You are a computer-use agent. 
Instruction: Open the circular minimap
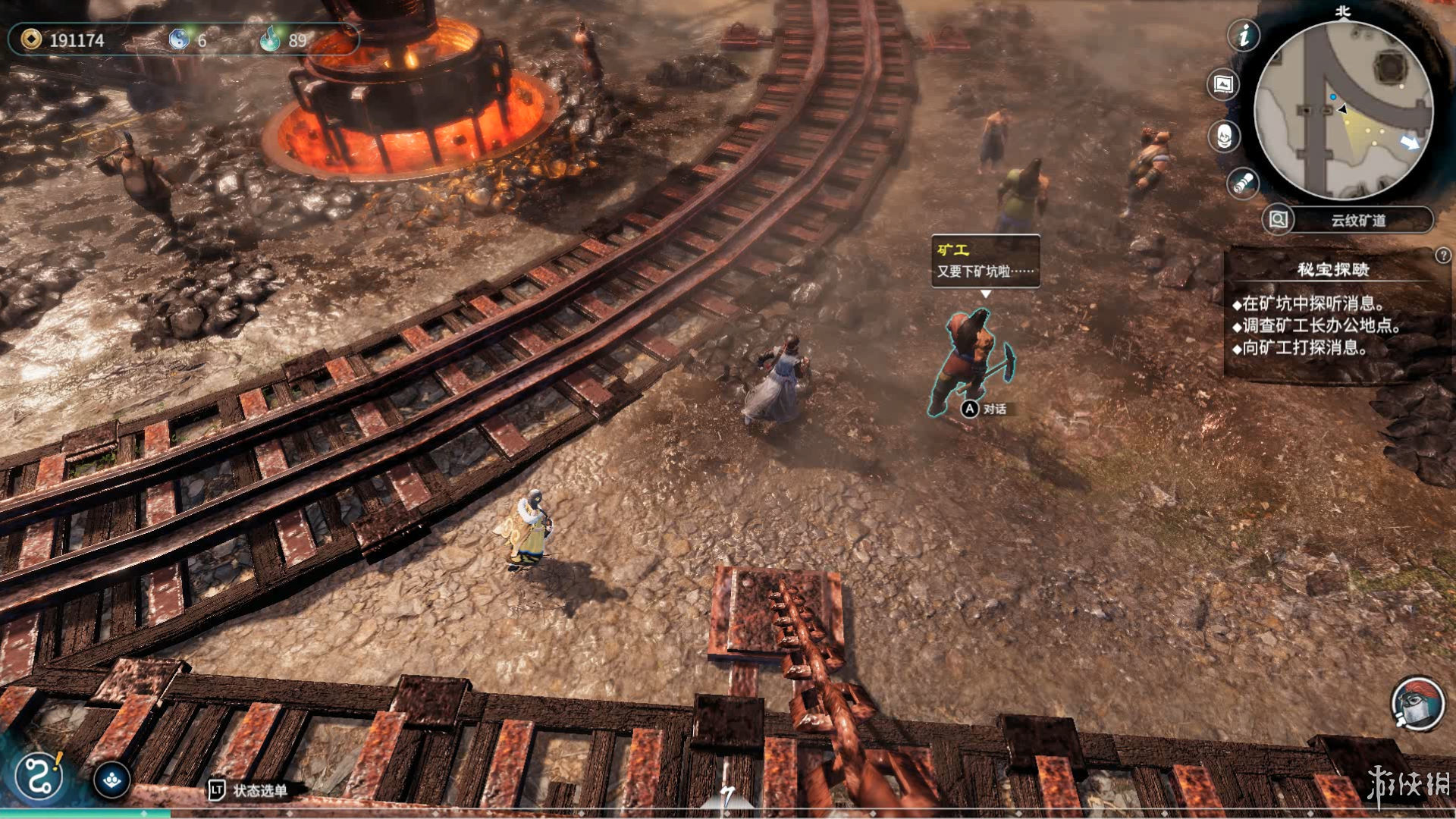pos(1343,111)
